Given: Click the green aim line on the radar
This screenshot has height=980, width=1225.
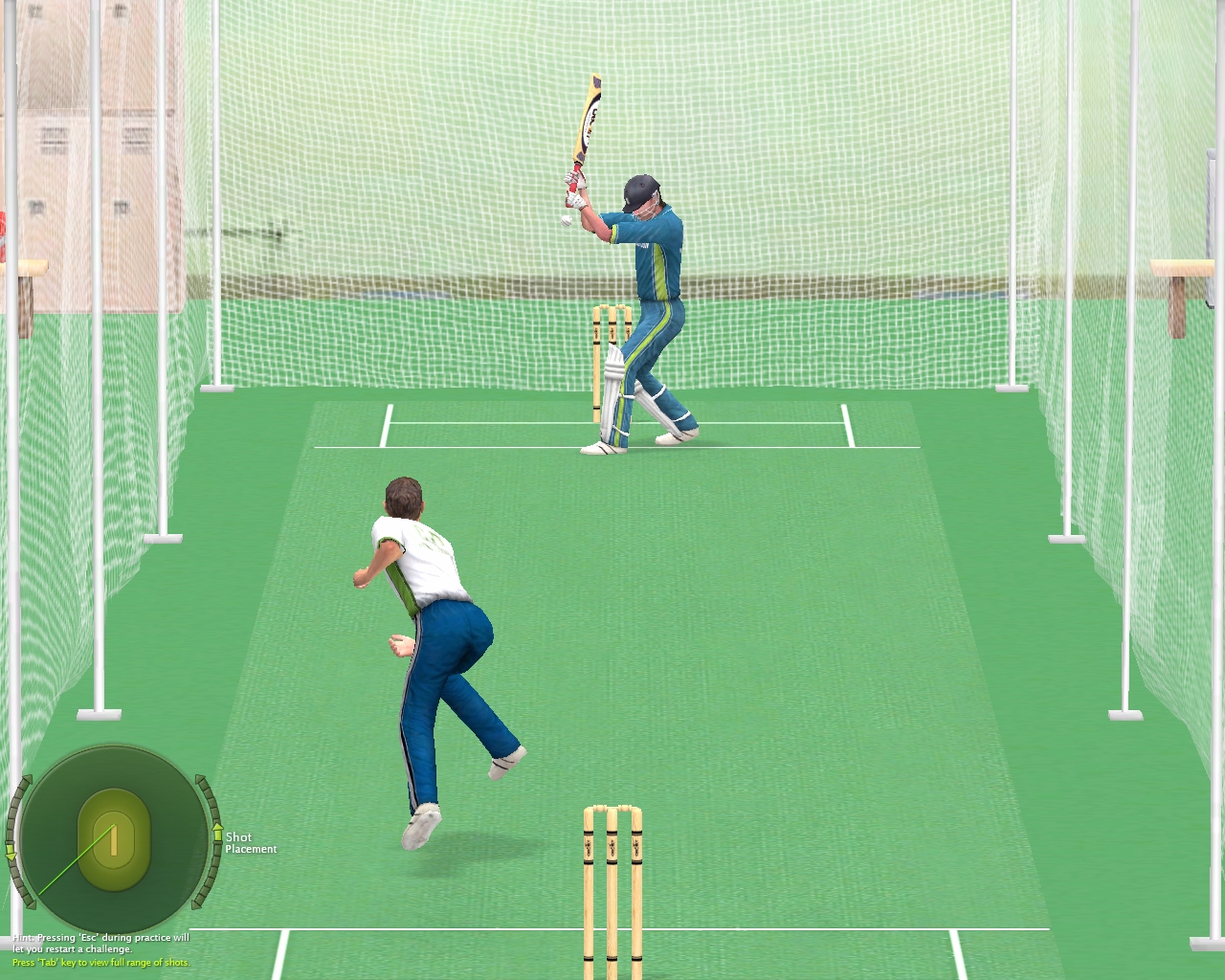Looking at the screenshot, I should (76, 860).
